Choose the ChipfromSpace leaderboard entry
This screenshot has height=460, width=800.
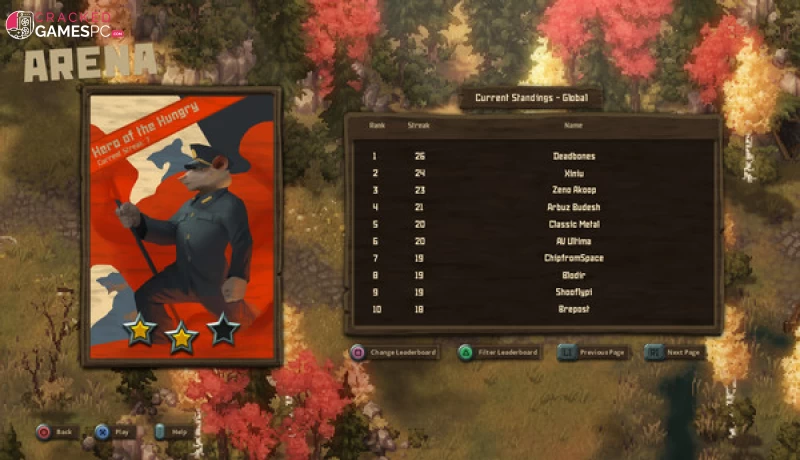(532, 258)
